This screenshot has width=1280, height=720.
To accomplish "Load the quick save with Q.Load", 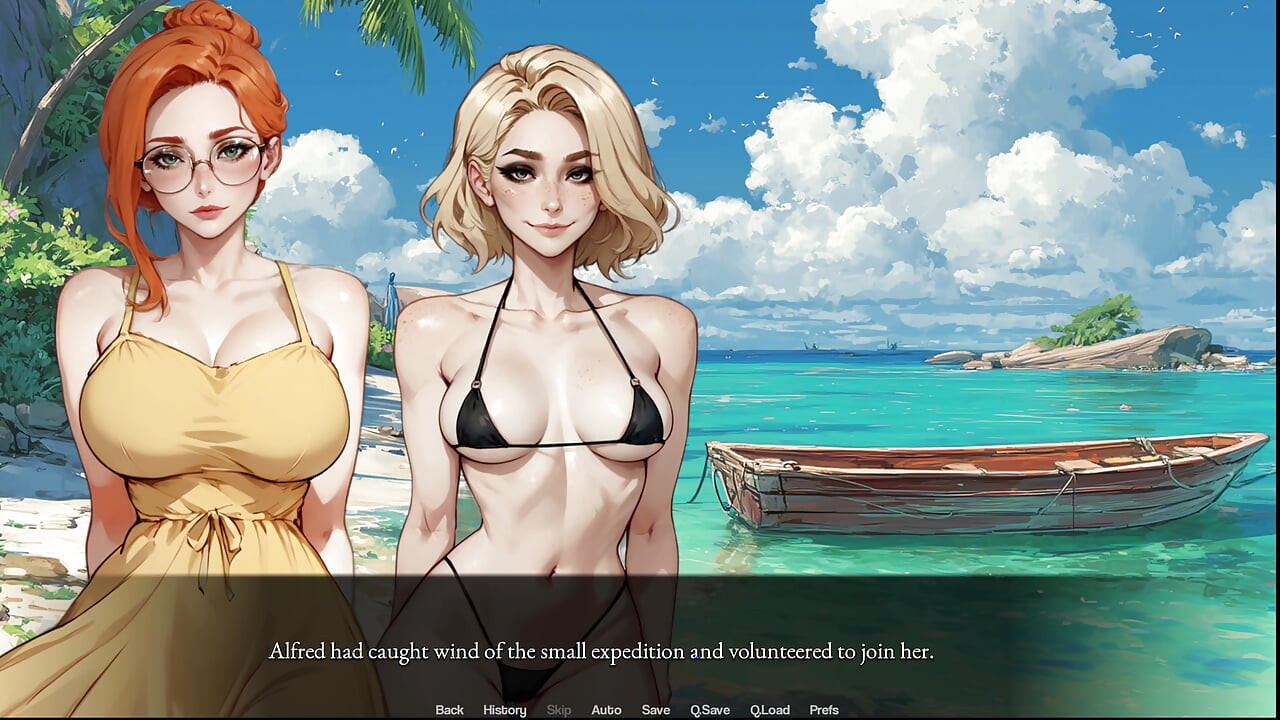I will click(x=769, y=710).
